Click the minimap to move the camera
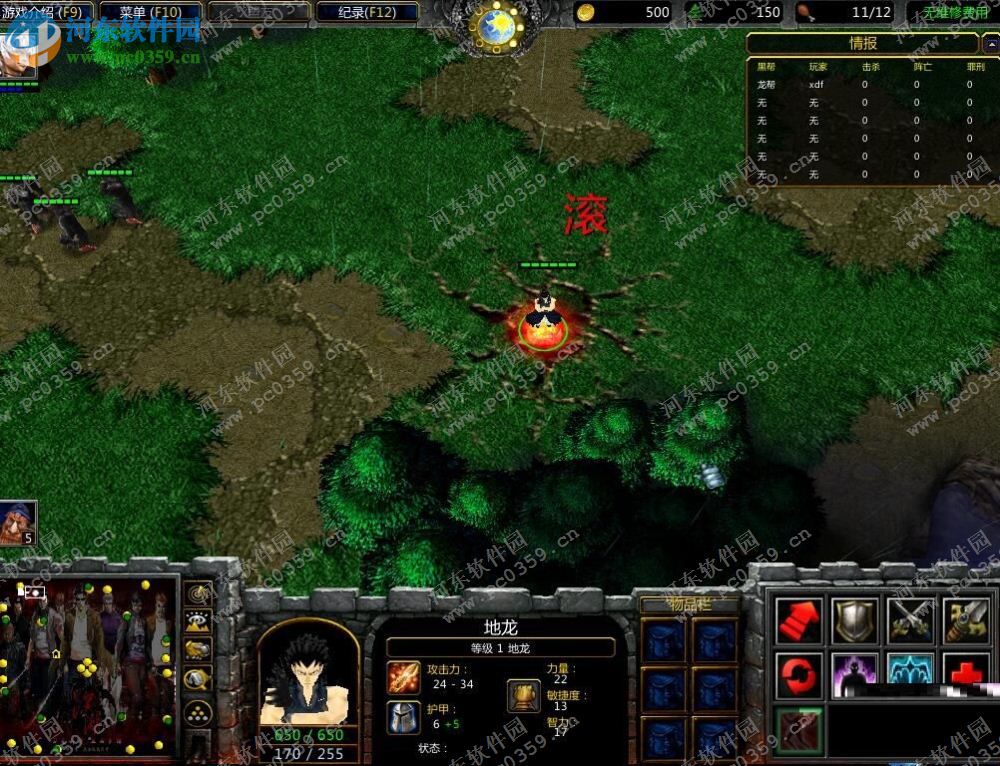1000x766 pixels. (90, 665)
